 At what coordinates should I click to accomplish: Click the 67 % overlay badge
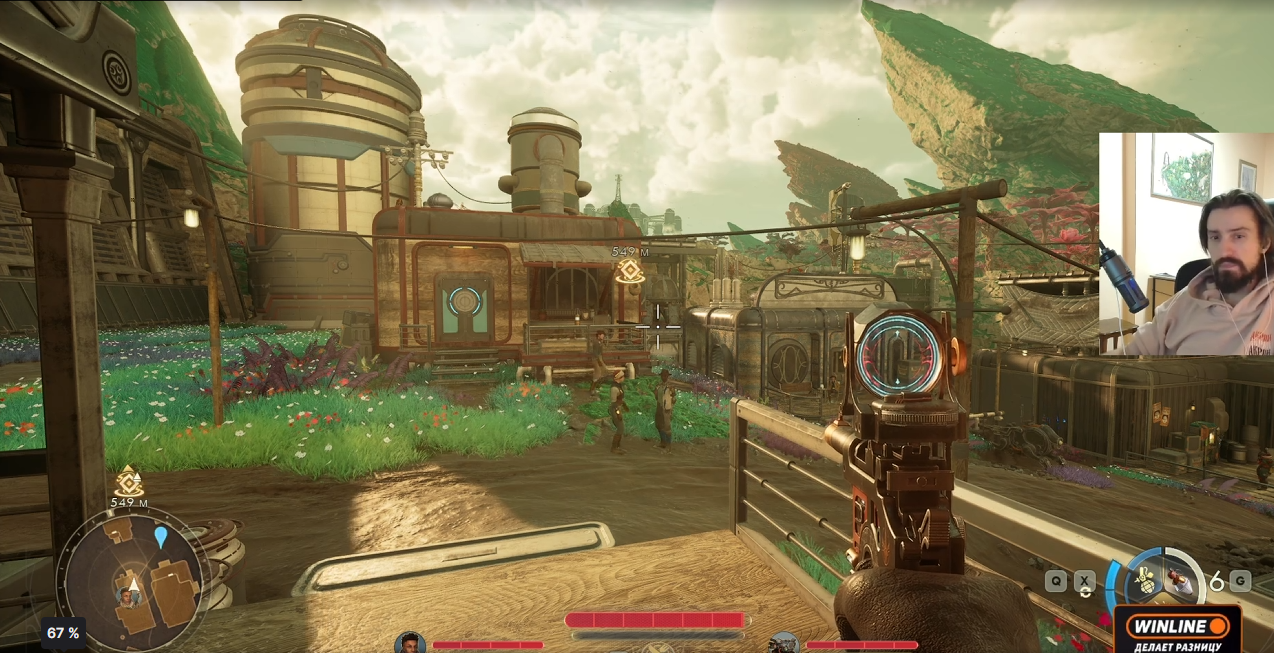[x=63, y=633]
